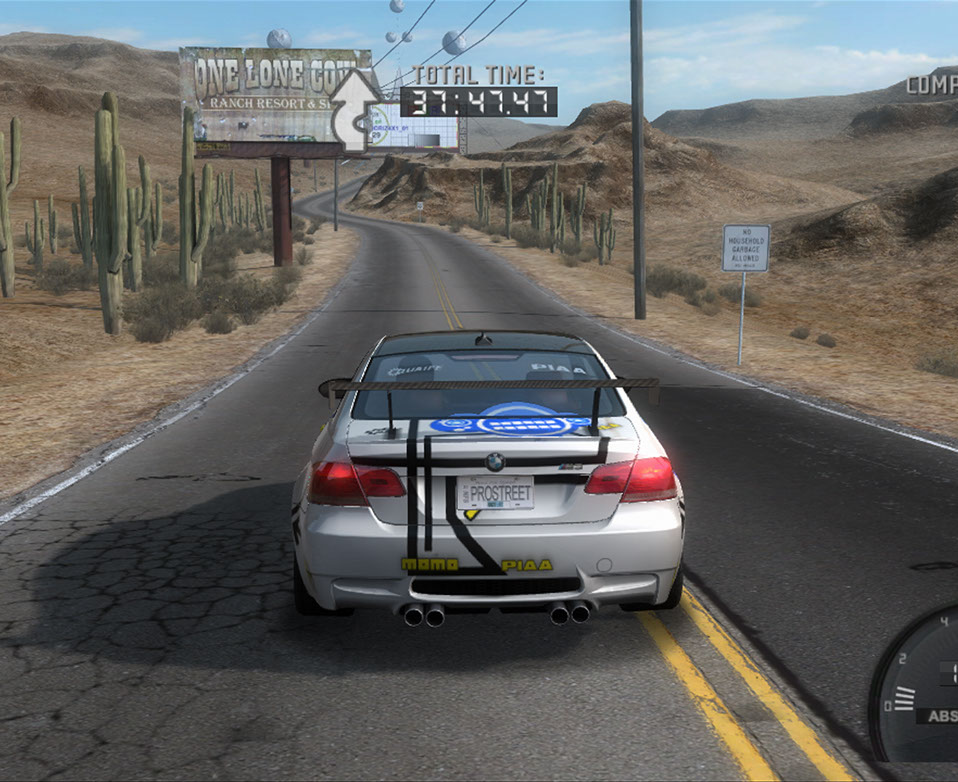Click the white route direction arrow

356,110
